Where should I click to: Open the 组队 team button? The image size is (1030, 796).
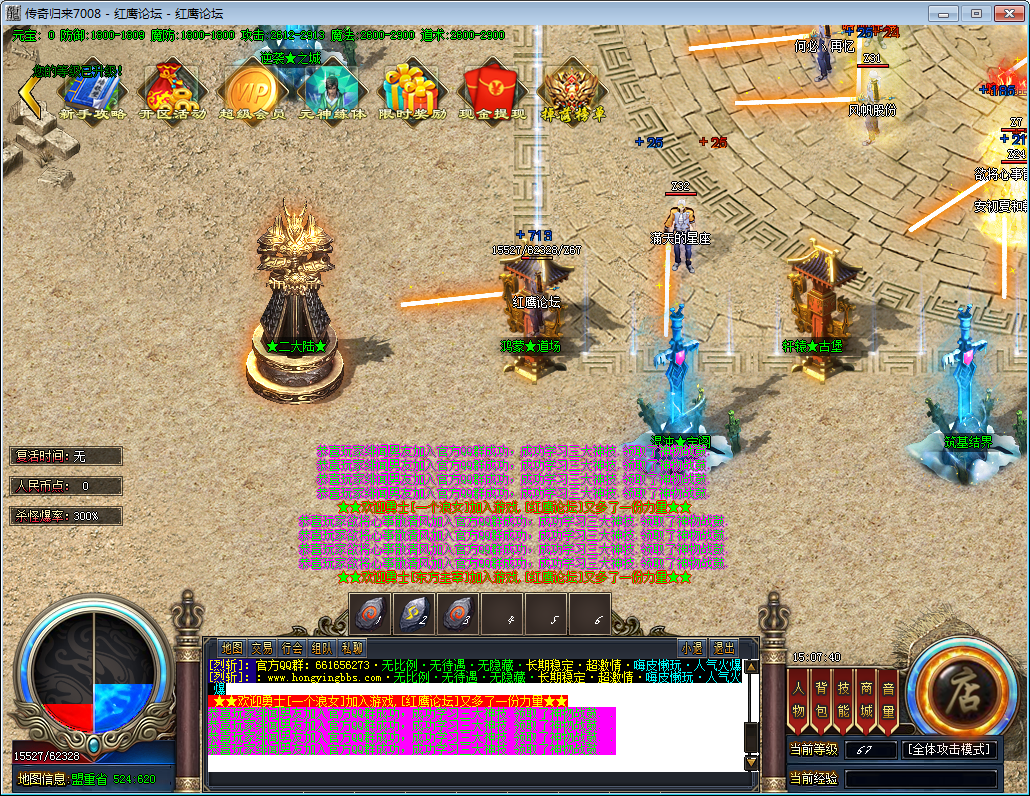(322, 648)
